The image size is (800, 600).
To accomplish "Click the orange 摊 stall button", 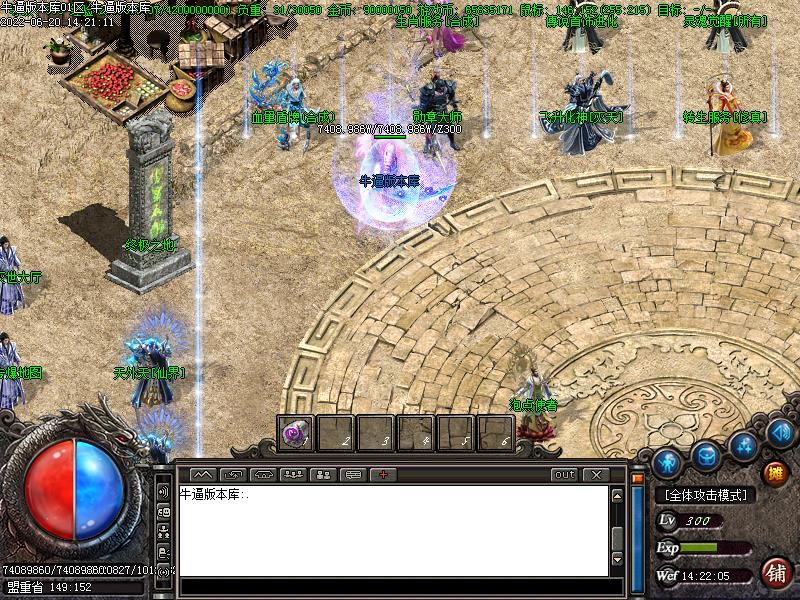I will pyautogui.click(x=775, y=472).
